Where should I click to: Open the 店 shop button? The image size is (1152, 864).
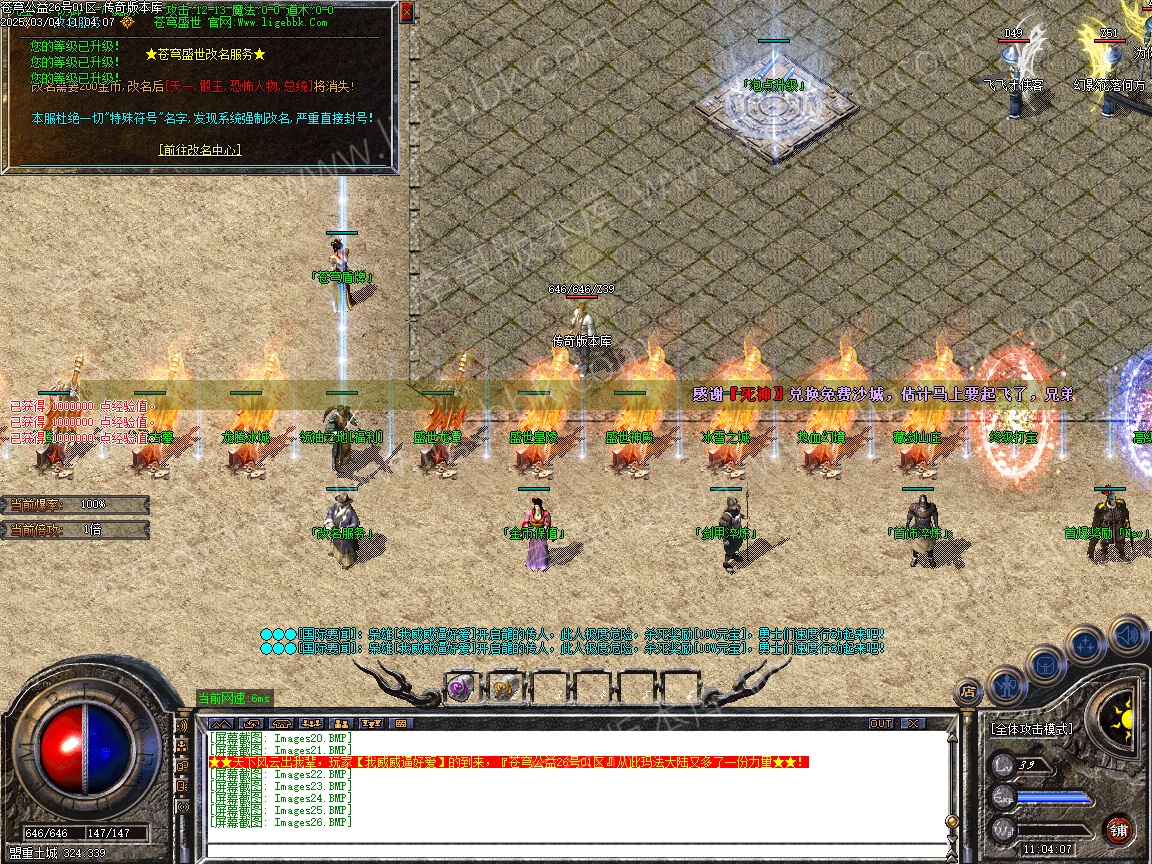[x=967, y=690]
